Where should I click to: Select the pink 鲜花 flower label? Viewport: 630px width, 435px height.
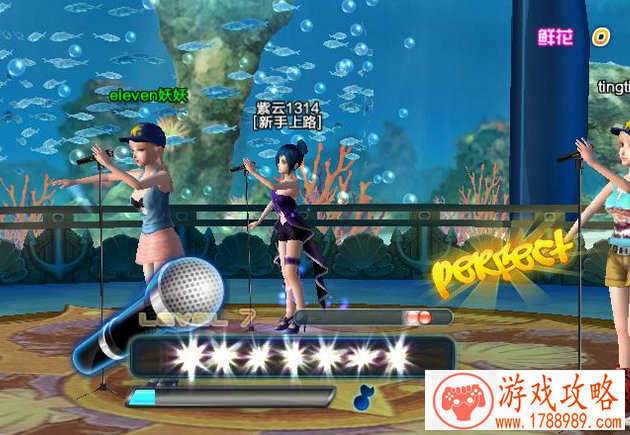tap(558, 37)
